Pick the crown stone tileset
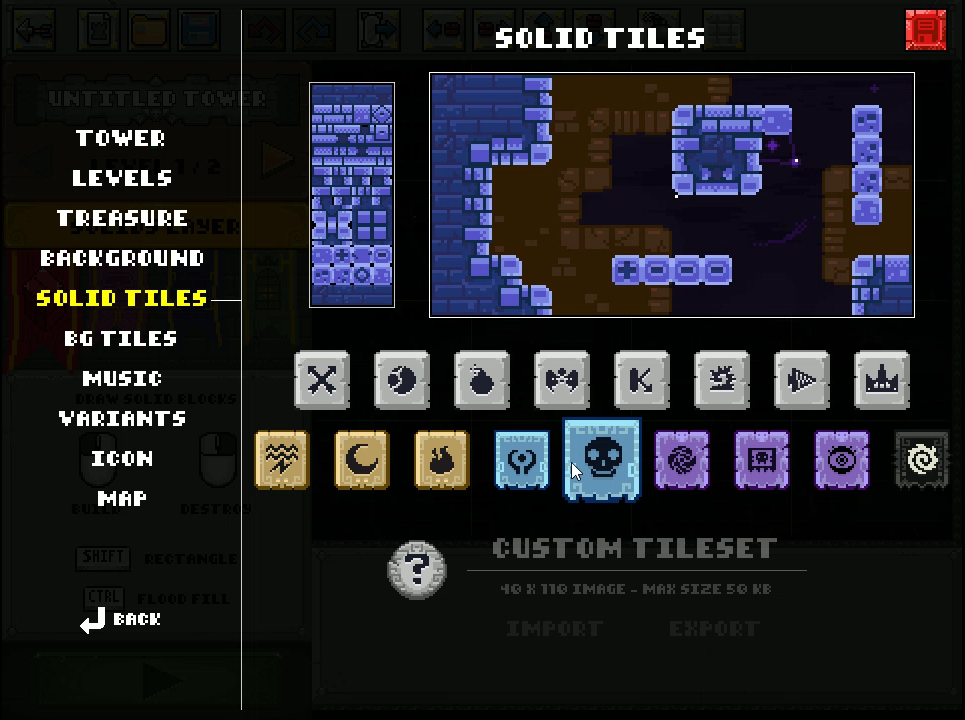This screenshot has height=720, width=965. (882, 380)
